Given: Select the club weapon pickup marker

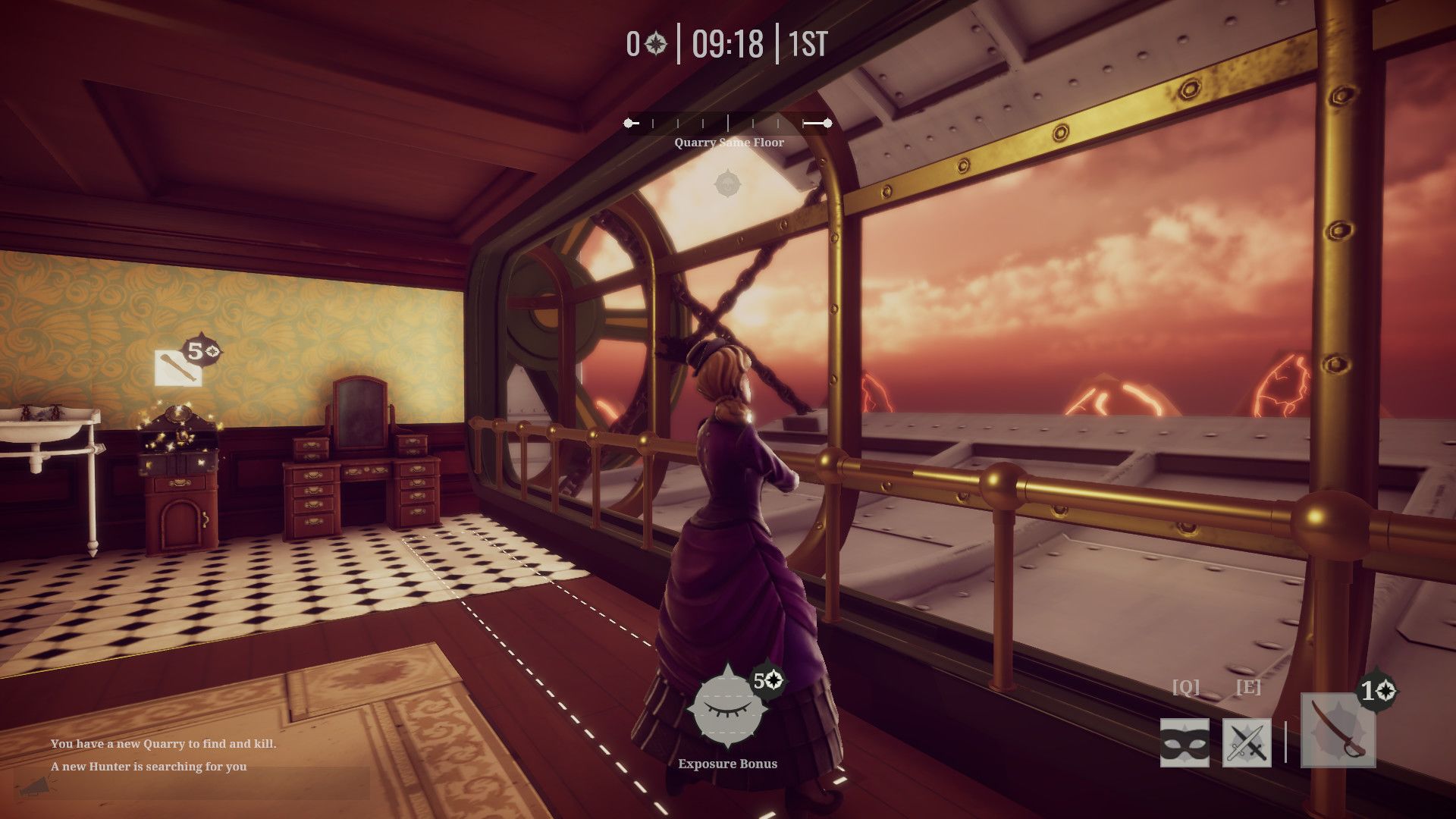Looking at the screenshot, I should coord(178,368).
